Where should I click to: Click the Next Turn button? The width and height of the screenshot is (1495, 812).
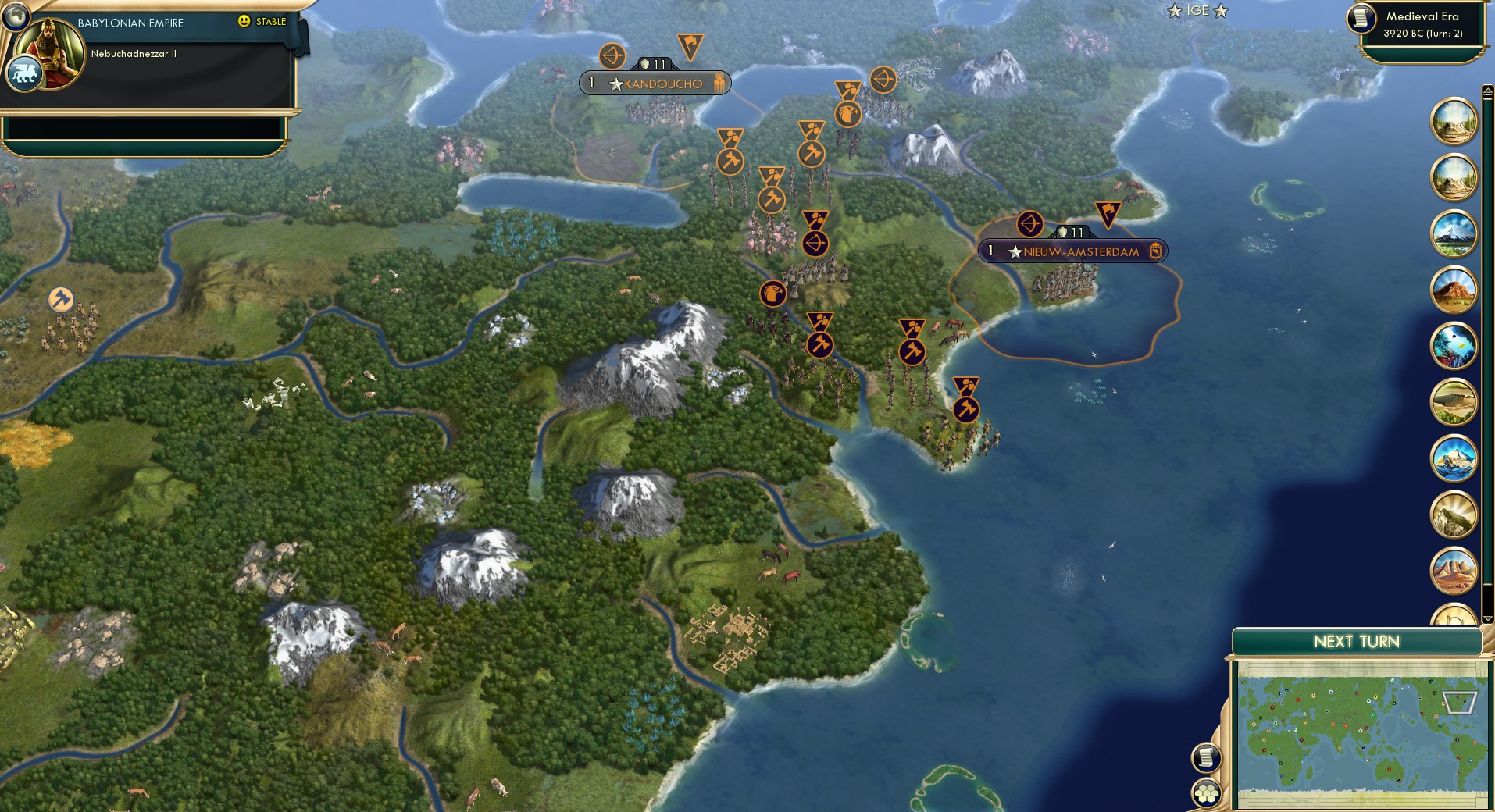pyautogui.click(x=1356, y=643)
